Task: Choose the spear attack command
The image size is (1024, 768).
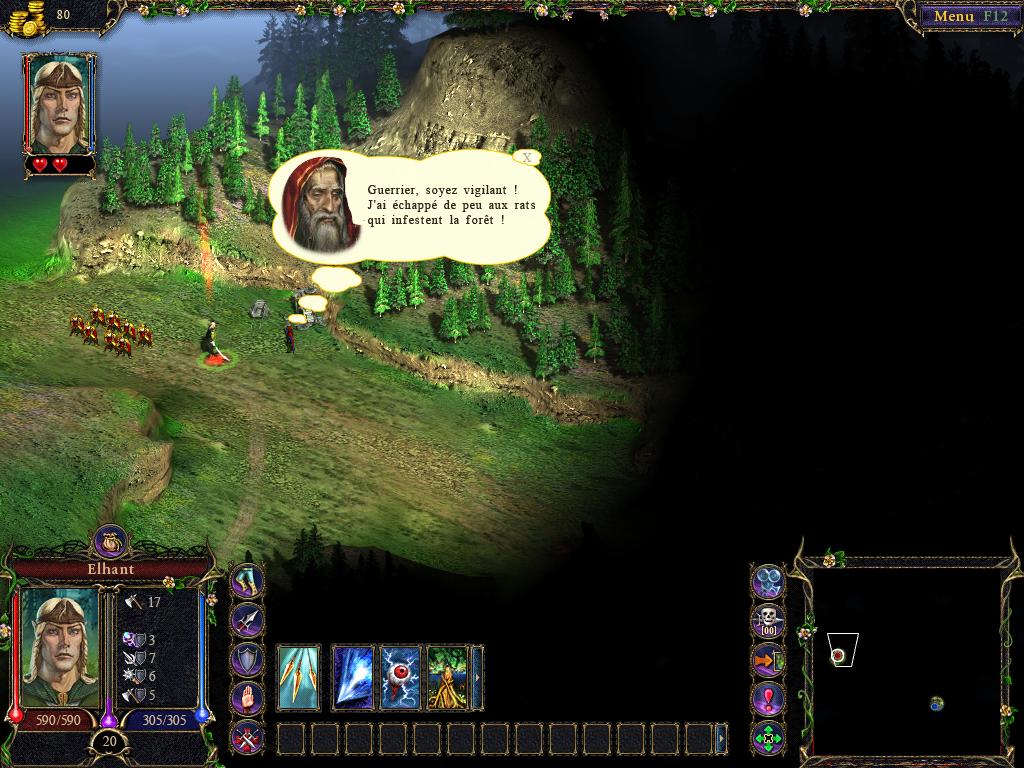Action: [x=247, y=620]
